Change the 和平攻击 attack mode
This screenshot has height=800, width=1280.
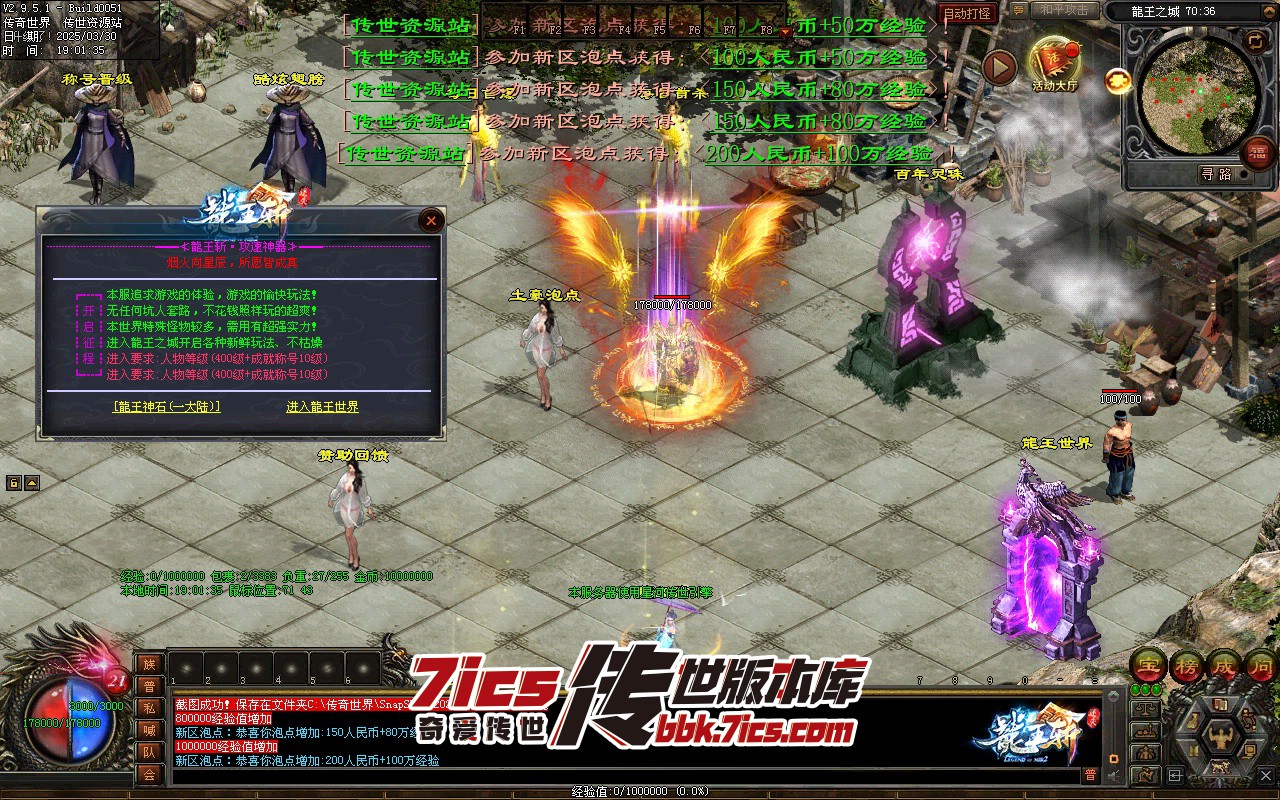coord(1064,11)
